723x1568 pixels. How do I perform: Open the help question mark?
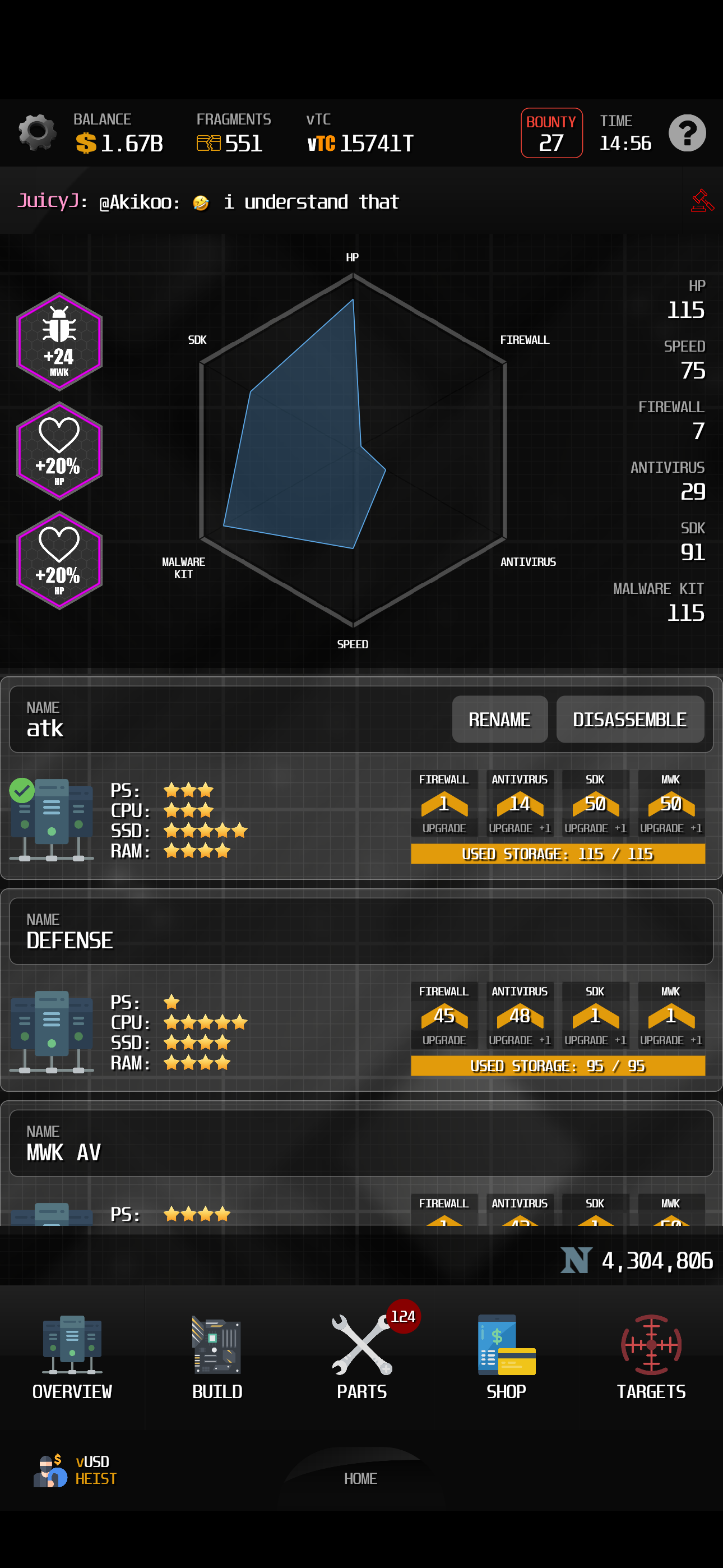[687, 133]
